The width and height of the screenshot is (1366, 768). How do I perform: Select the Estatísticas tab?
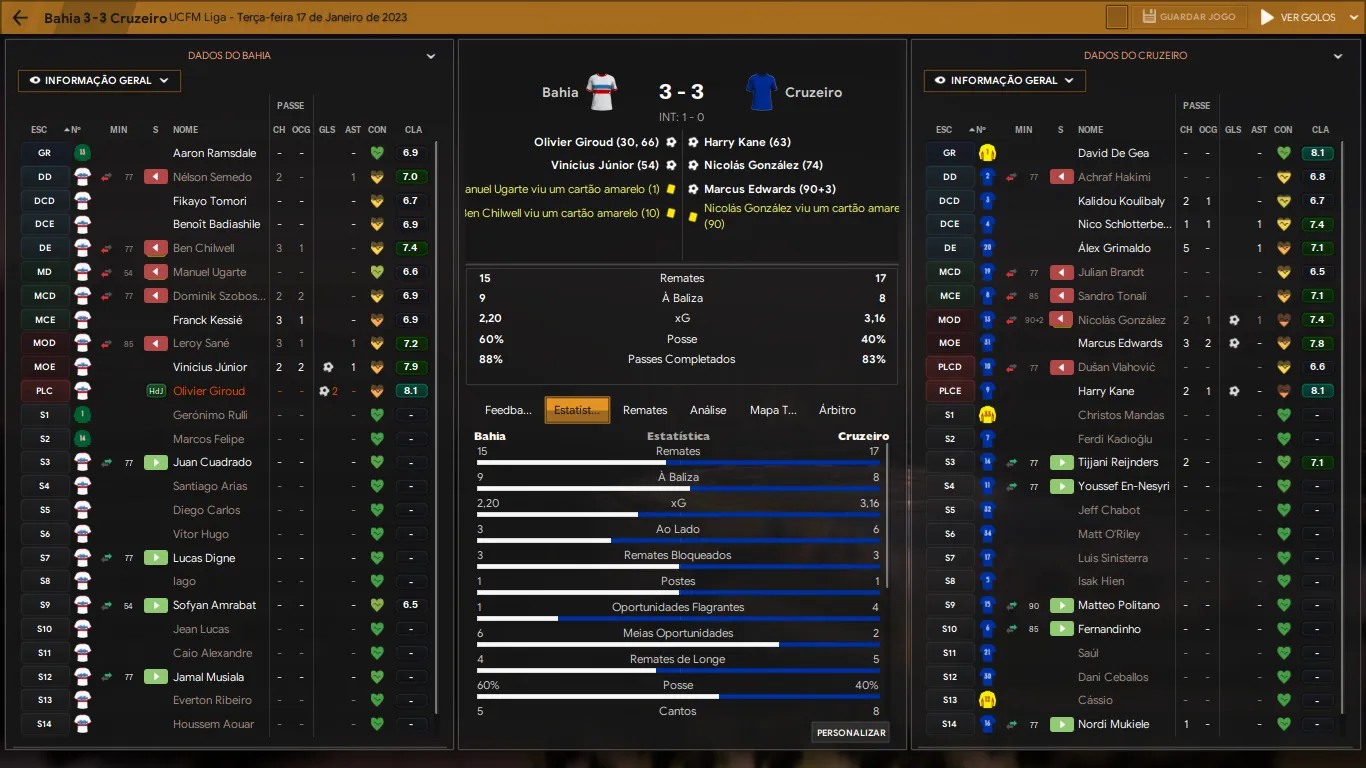(577, 410)
